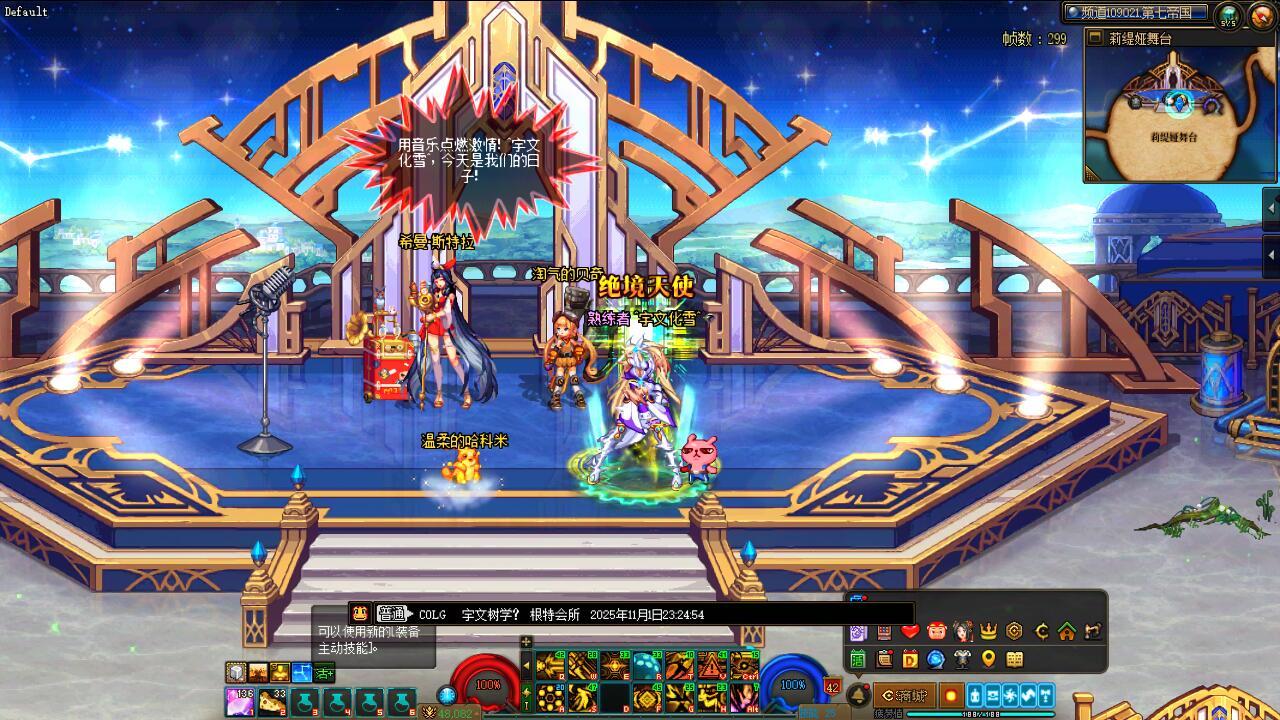This screenshot has width=1280, height=720.
Task: Toggle the skill bar left arrow expander
Action: pyautogui.click(x=527, y=665)
